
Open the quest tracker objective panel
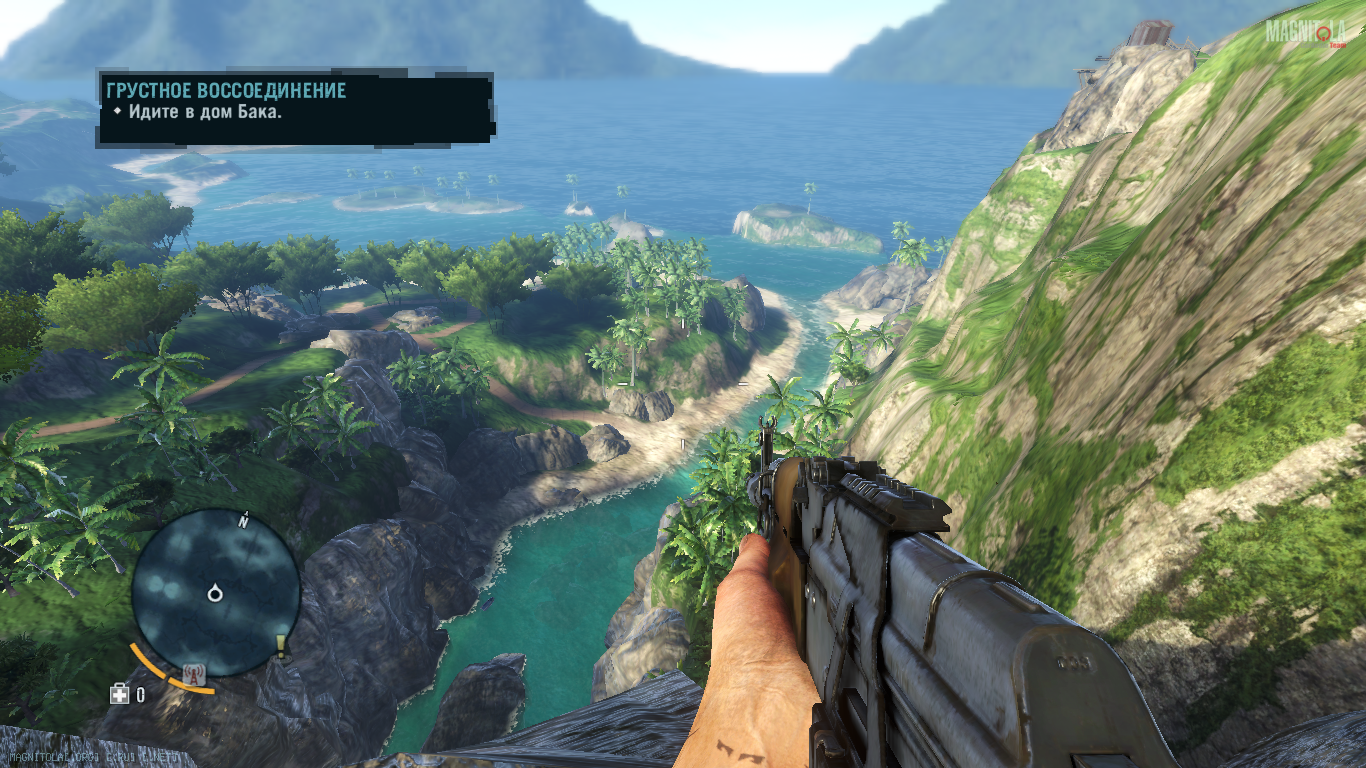click(x=295, y=106)
